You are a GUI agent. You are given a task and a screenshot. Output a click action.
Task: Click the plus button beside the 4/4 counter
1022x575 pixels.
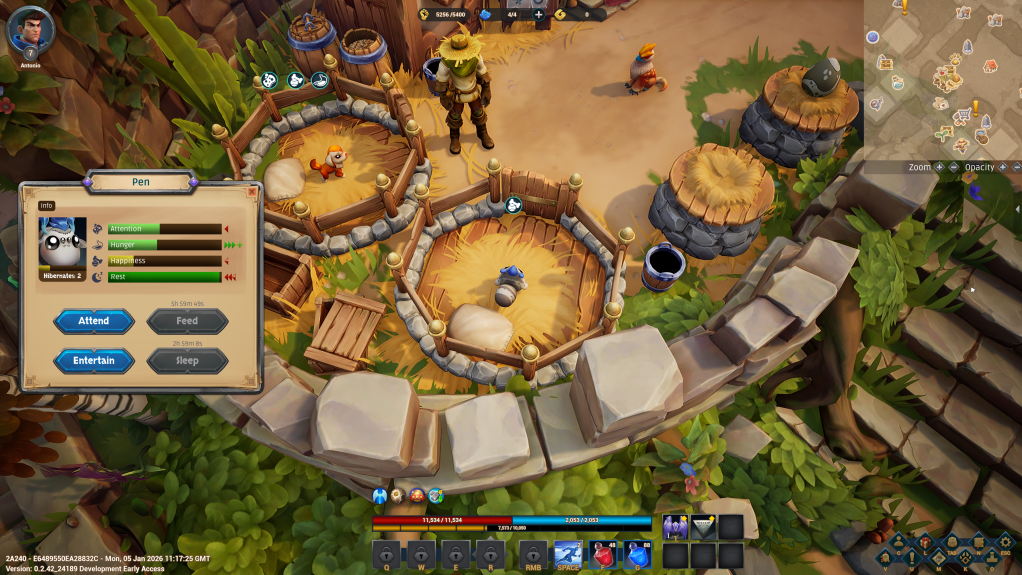[x=539, y=14]
